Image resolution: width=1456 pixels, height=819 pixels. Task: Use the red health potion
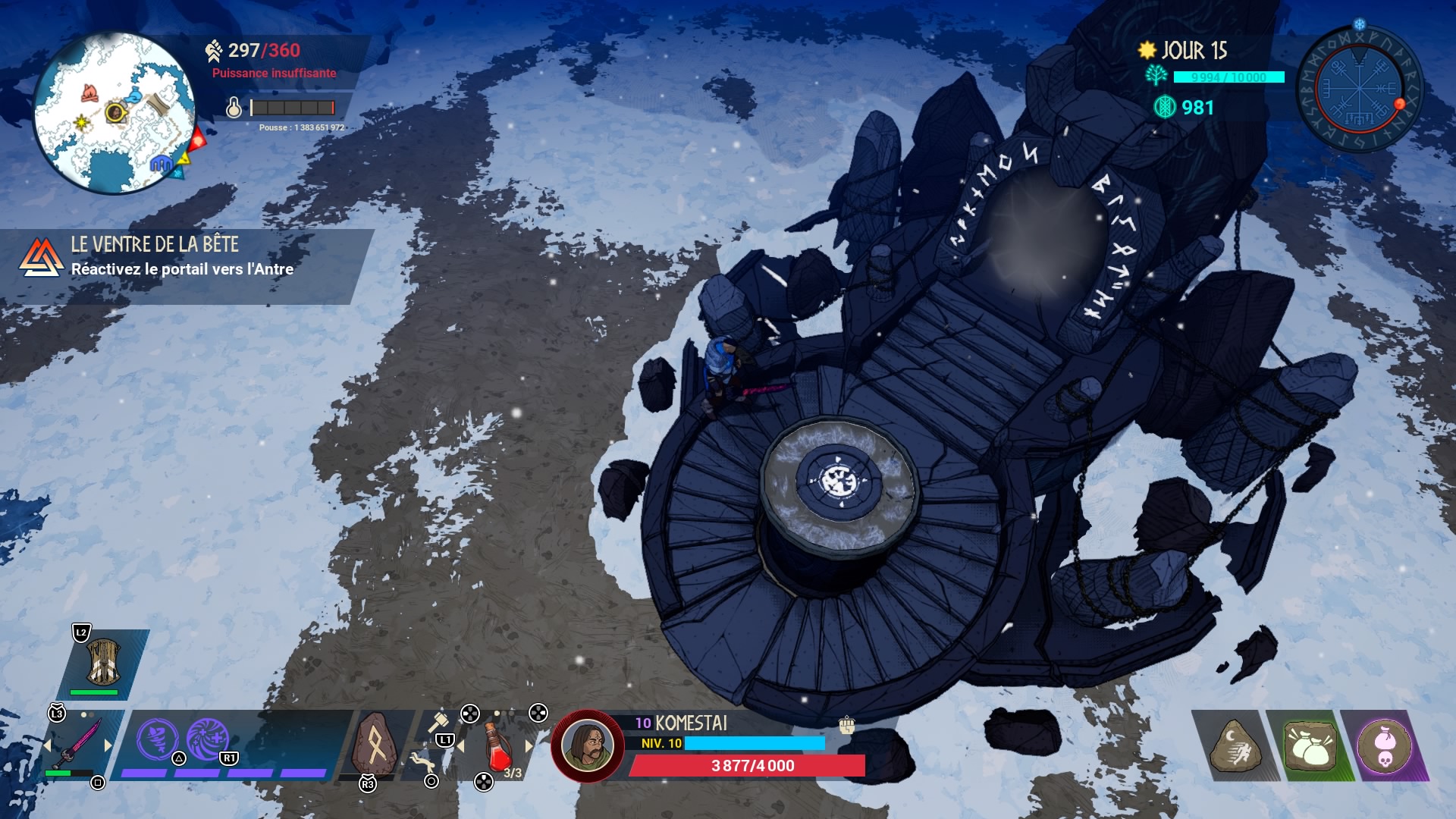pos(496,747)
